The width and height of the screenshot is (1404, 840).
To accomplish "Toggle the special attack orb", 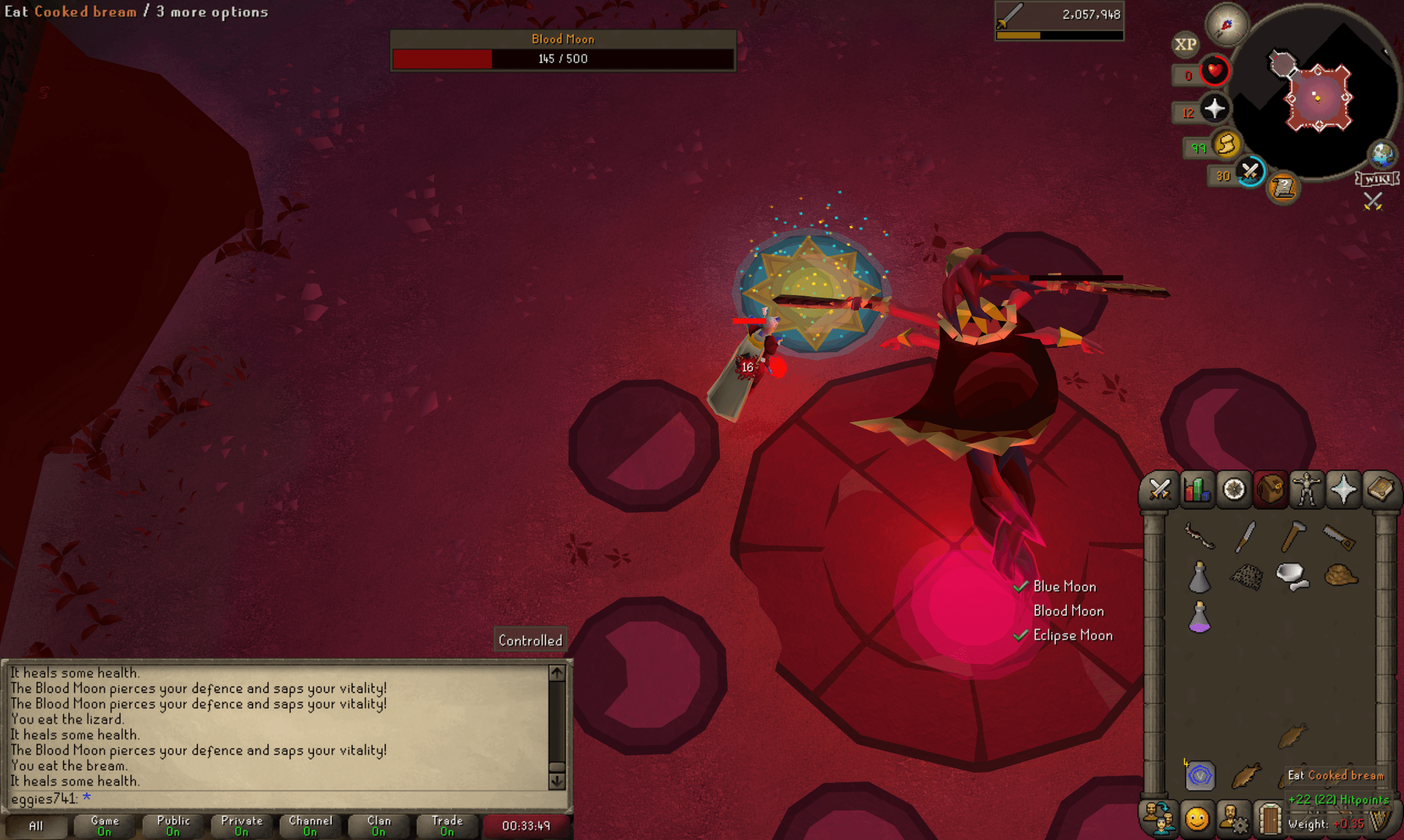I will click(x=1249, y=172).
